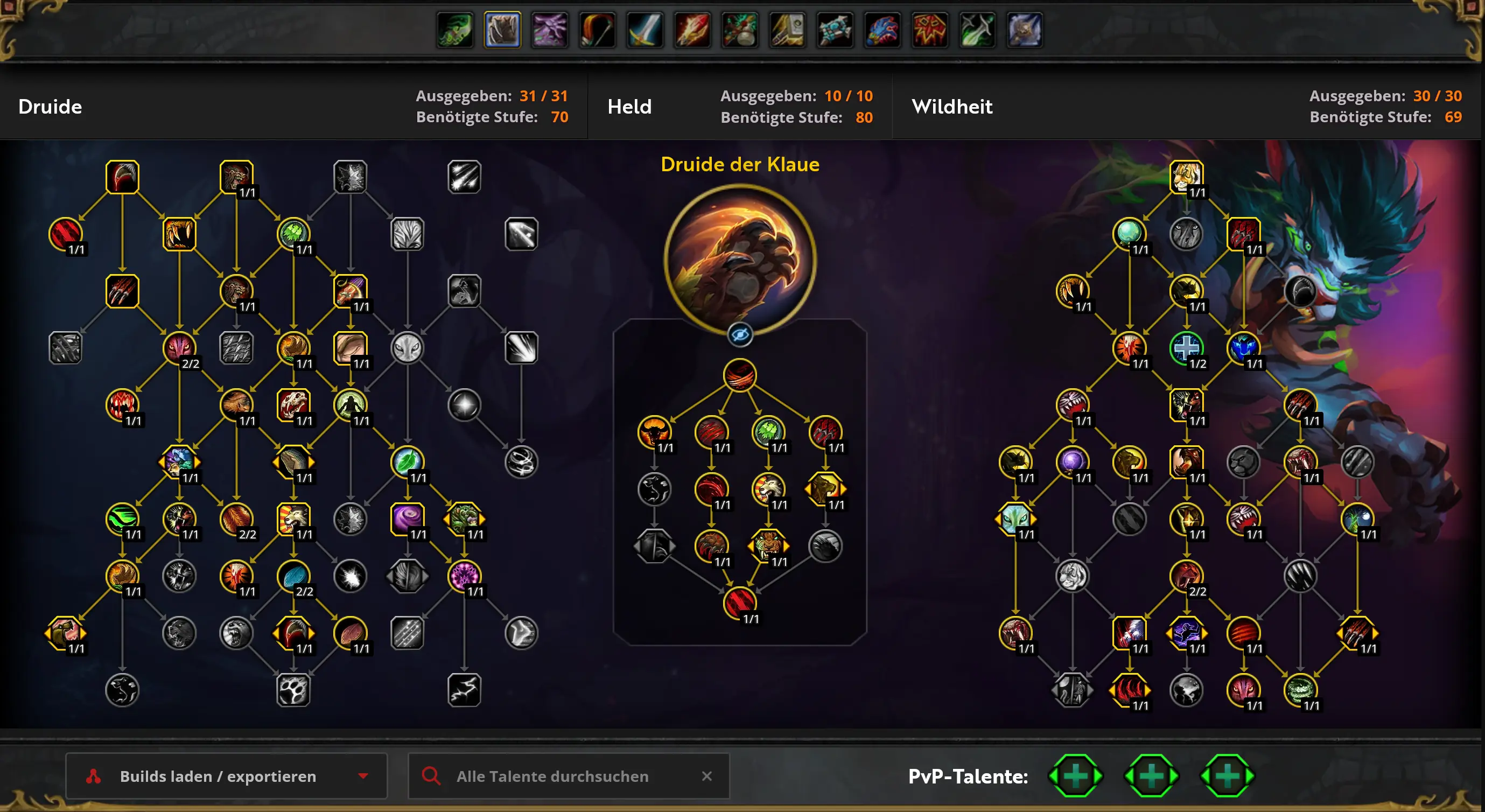
Task: Choose the hunter bow class icon
Action: (x=597, y=30)
